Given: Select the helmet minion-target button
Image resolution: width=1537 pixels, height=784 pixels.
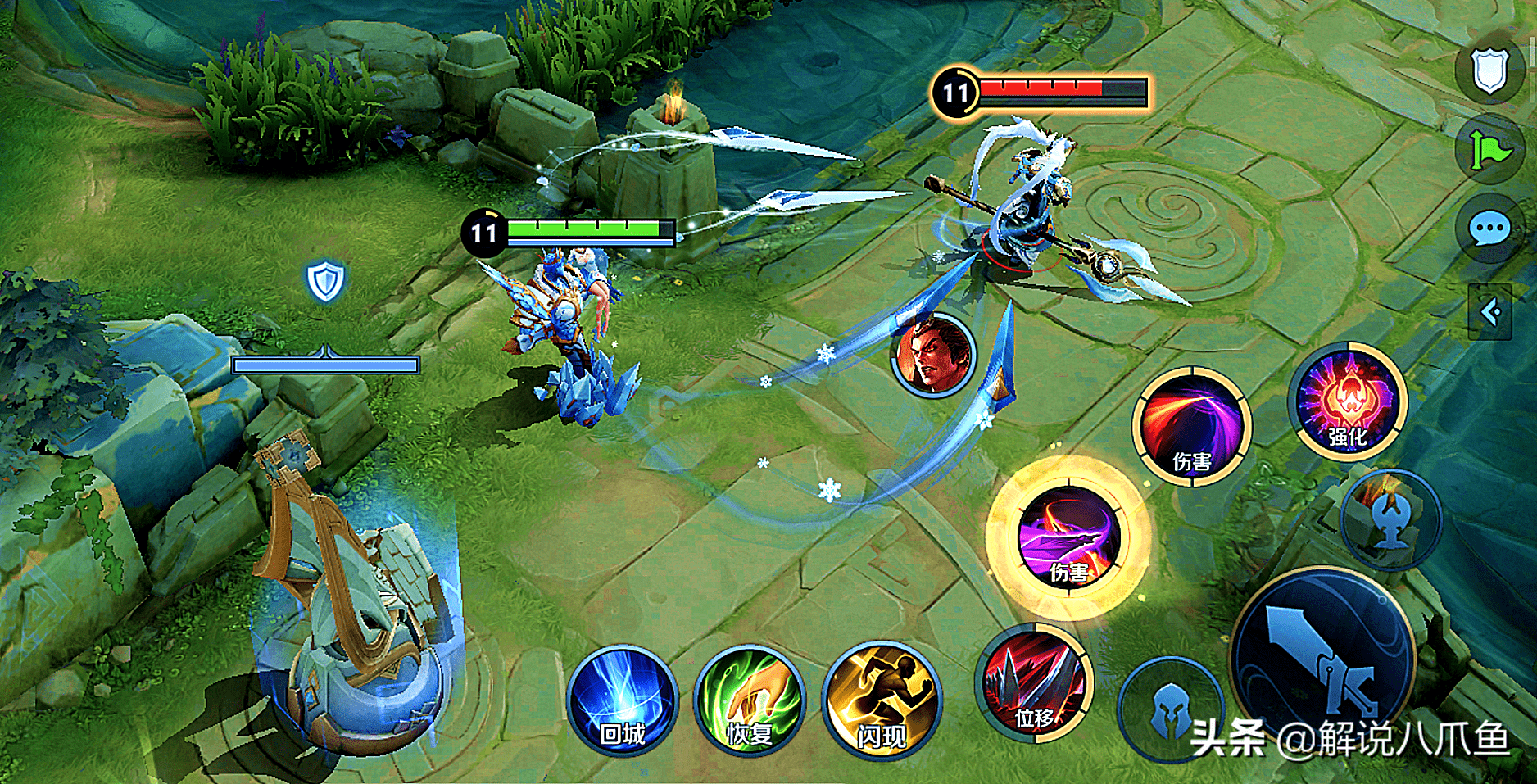Looking at the screenshot, I should (x=1171, y=709).
